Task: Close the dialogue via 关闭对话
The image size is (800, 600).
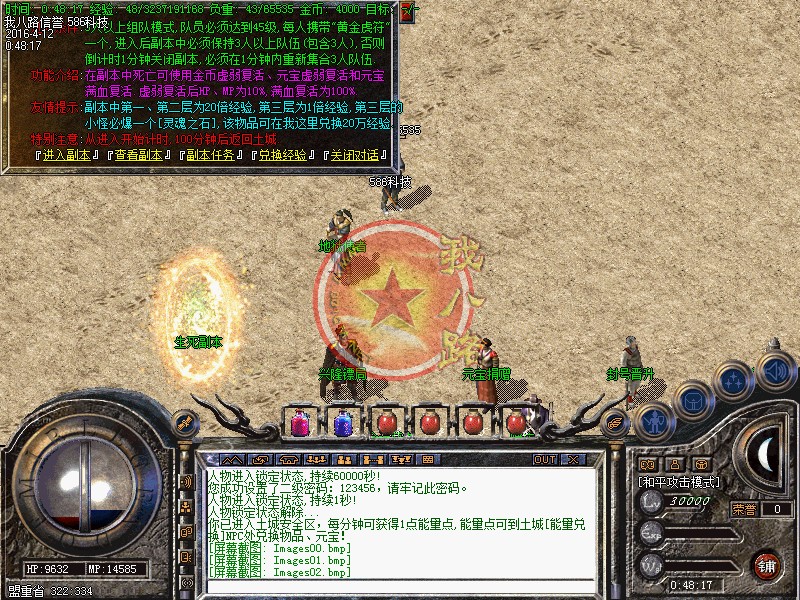Action: [x=355, y=155]
